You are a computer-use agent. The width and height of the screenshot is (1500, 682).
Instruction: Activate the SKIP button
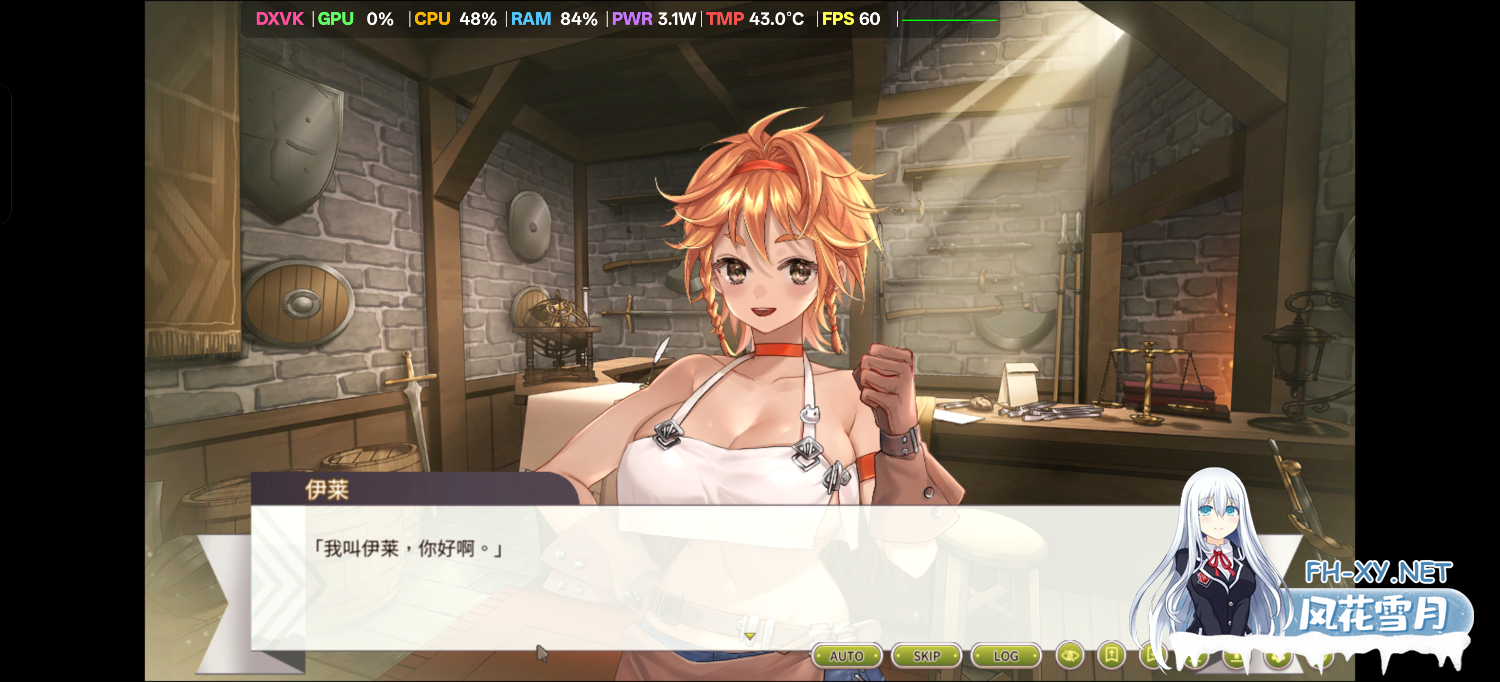[926, 656]
